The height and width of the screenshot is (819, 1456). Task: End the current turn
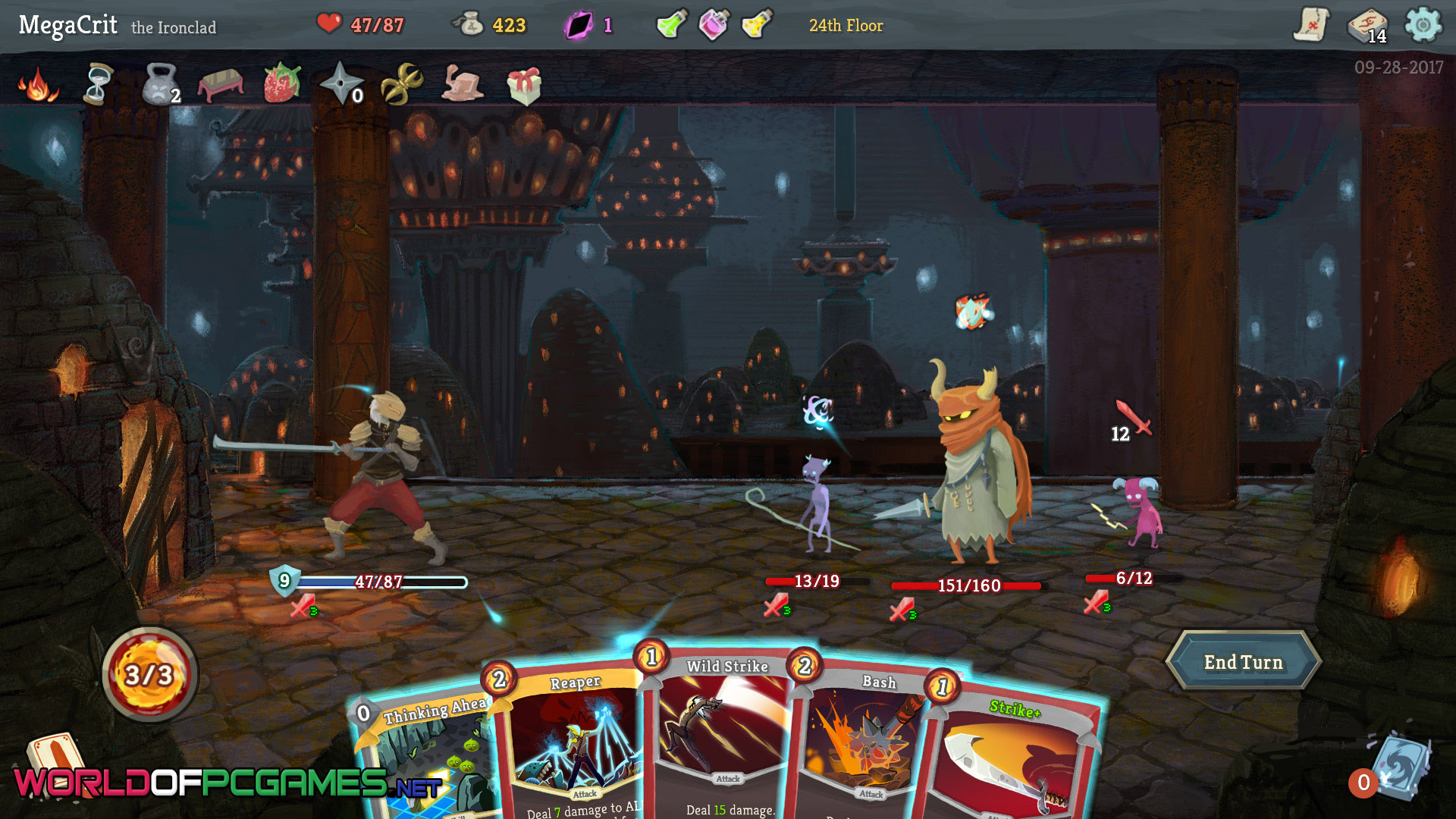click(1243, 662)
